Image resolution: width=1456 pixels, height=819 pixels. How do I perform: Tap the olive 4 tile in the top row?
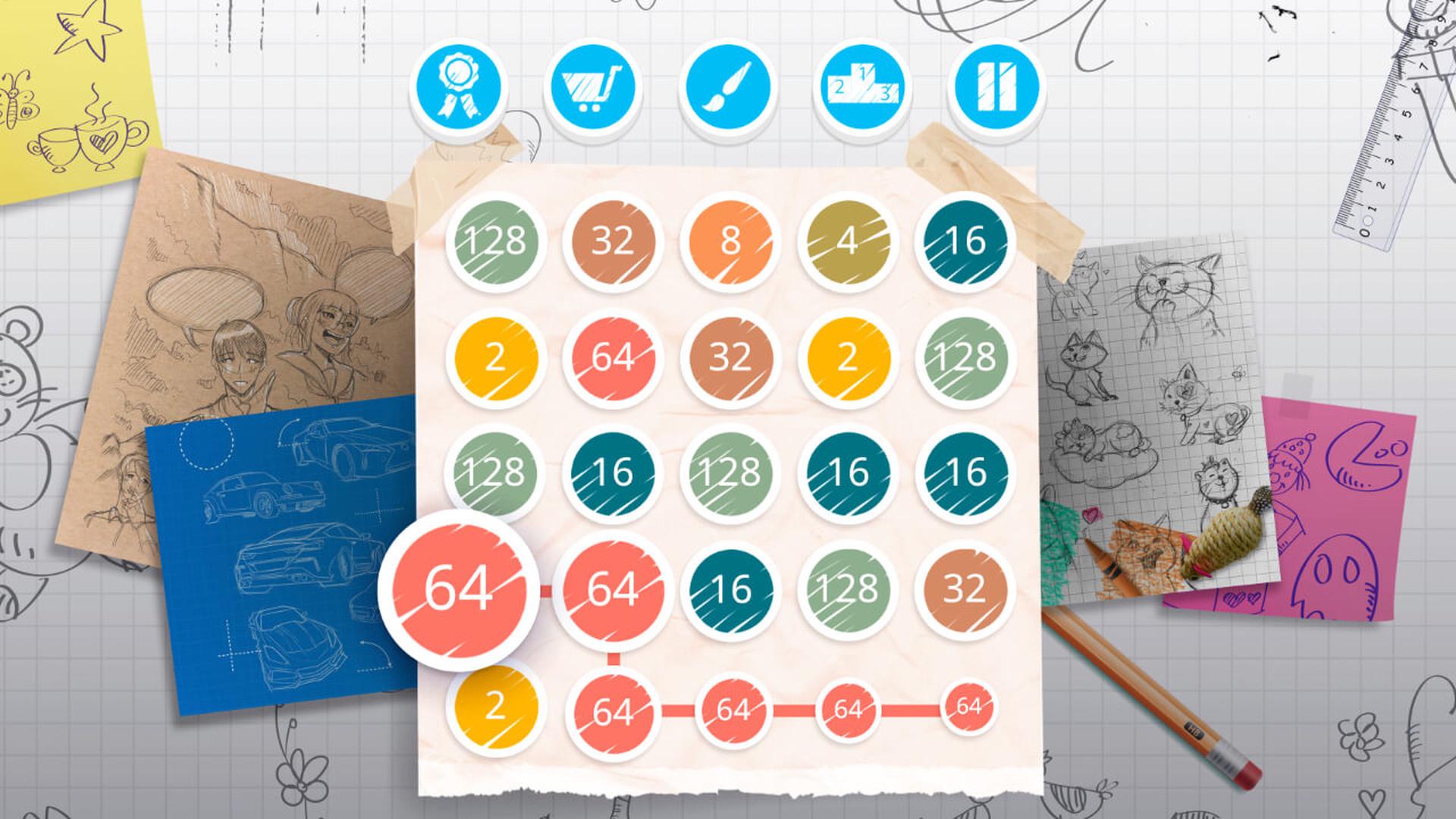(847, 241)
